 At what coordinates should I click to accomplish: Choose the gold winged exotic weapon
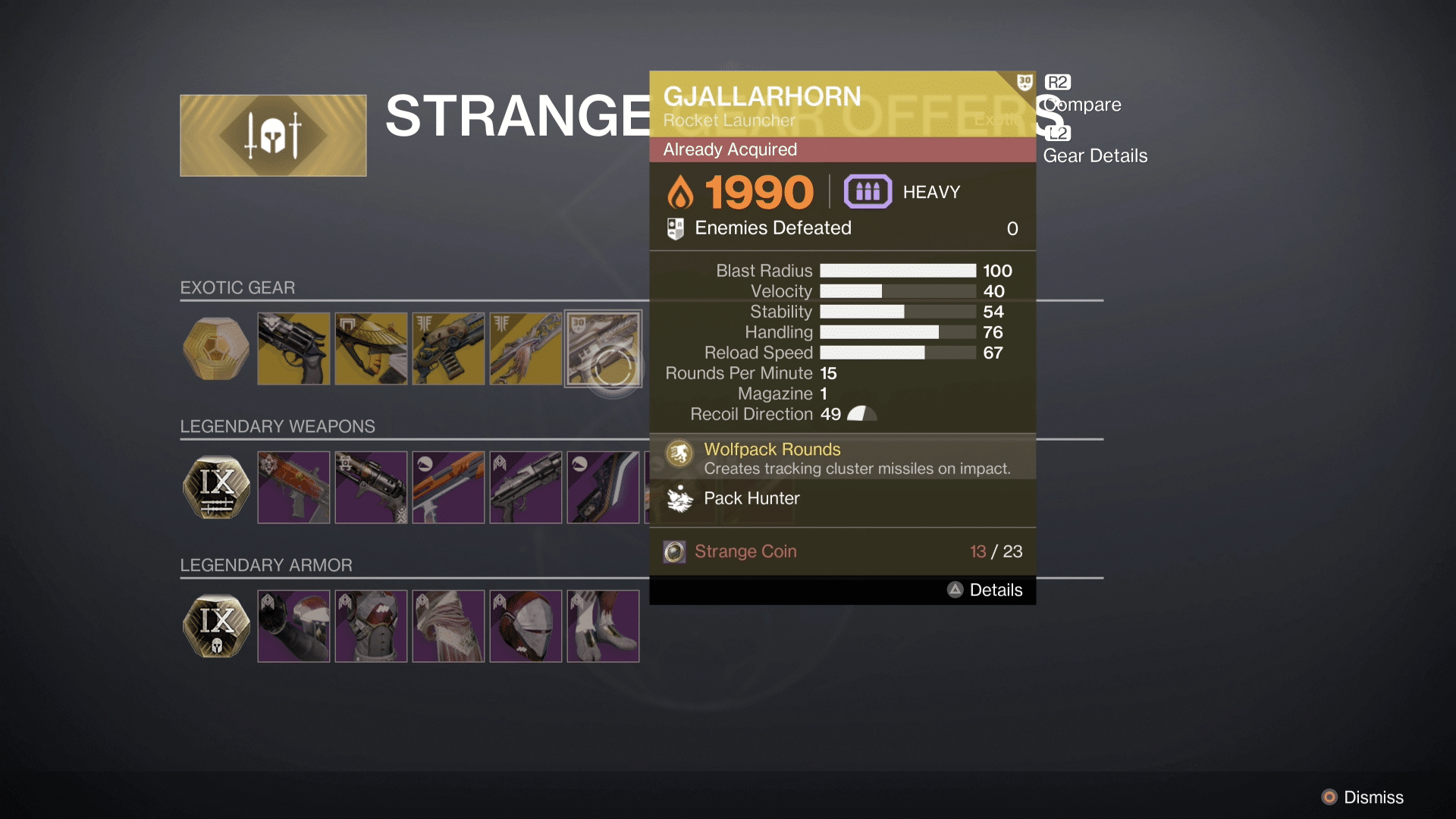371,349
